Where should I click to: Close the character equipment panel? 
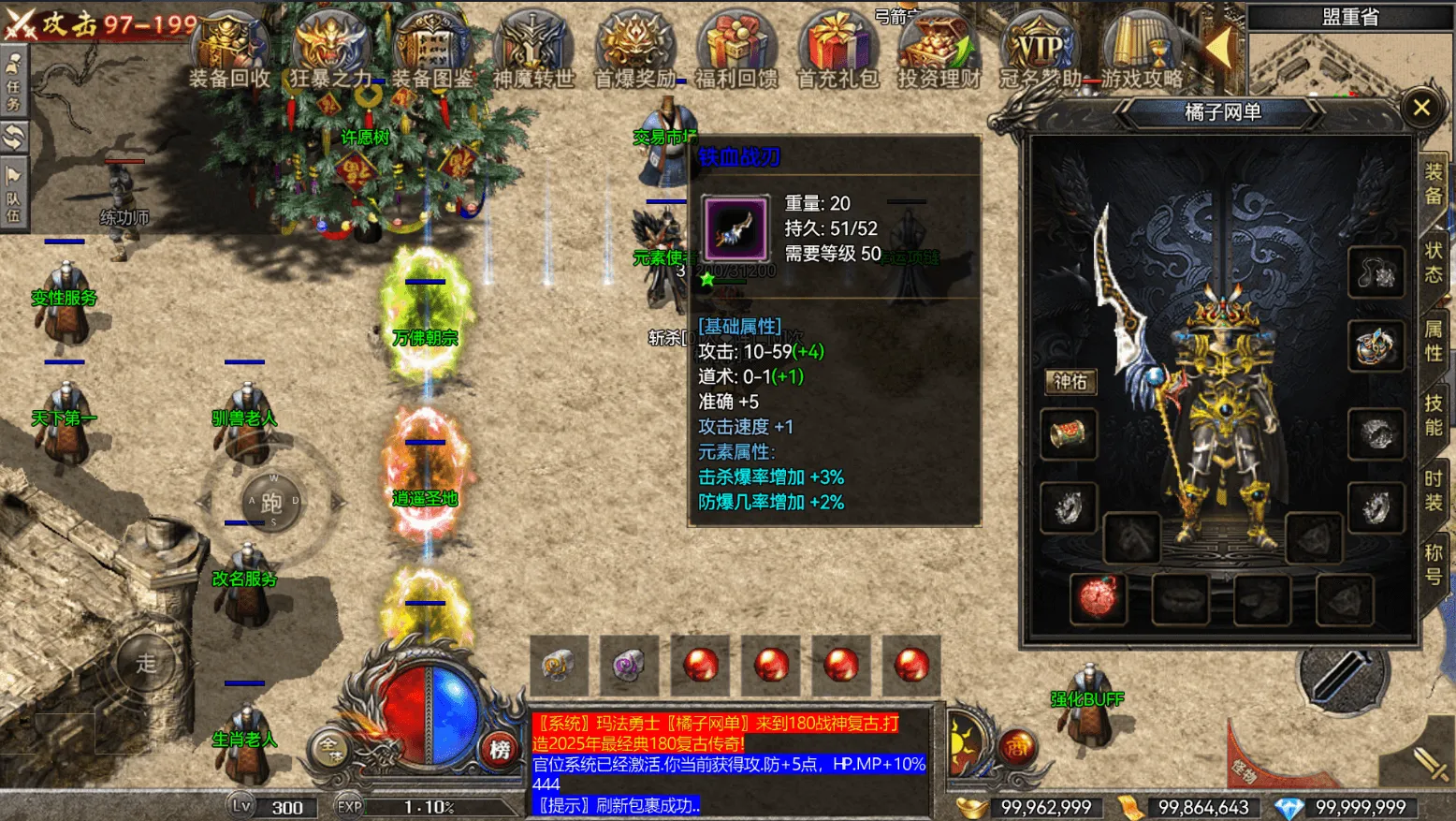(1421, 108)
